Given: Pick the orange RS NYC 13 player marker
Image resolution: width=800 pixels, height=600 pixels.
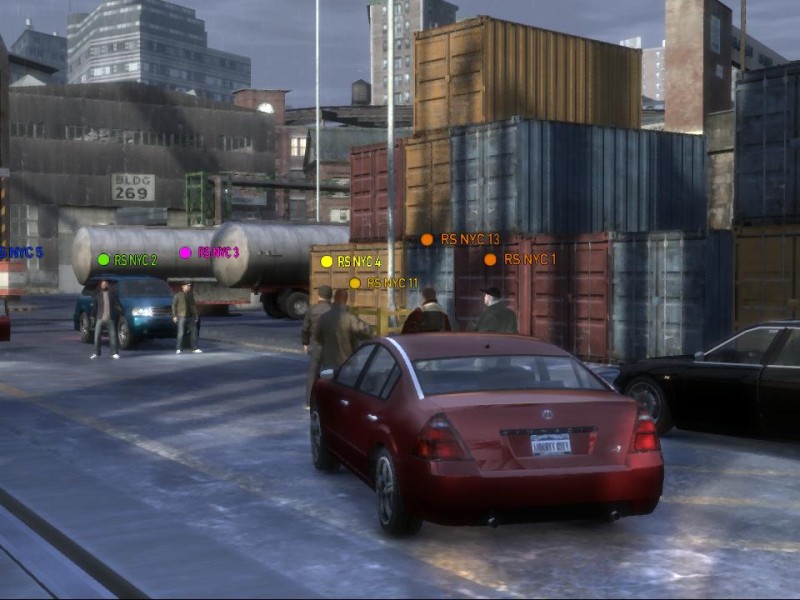Looking at the screenshot, I should pos(460,240).
